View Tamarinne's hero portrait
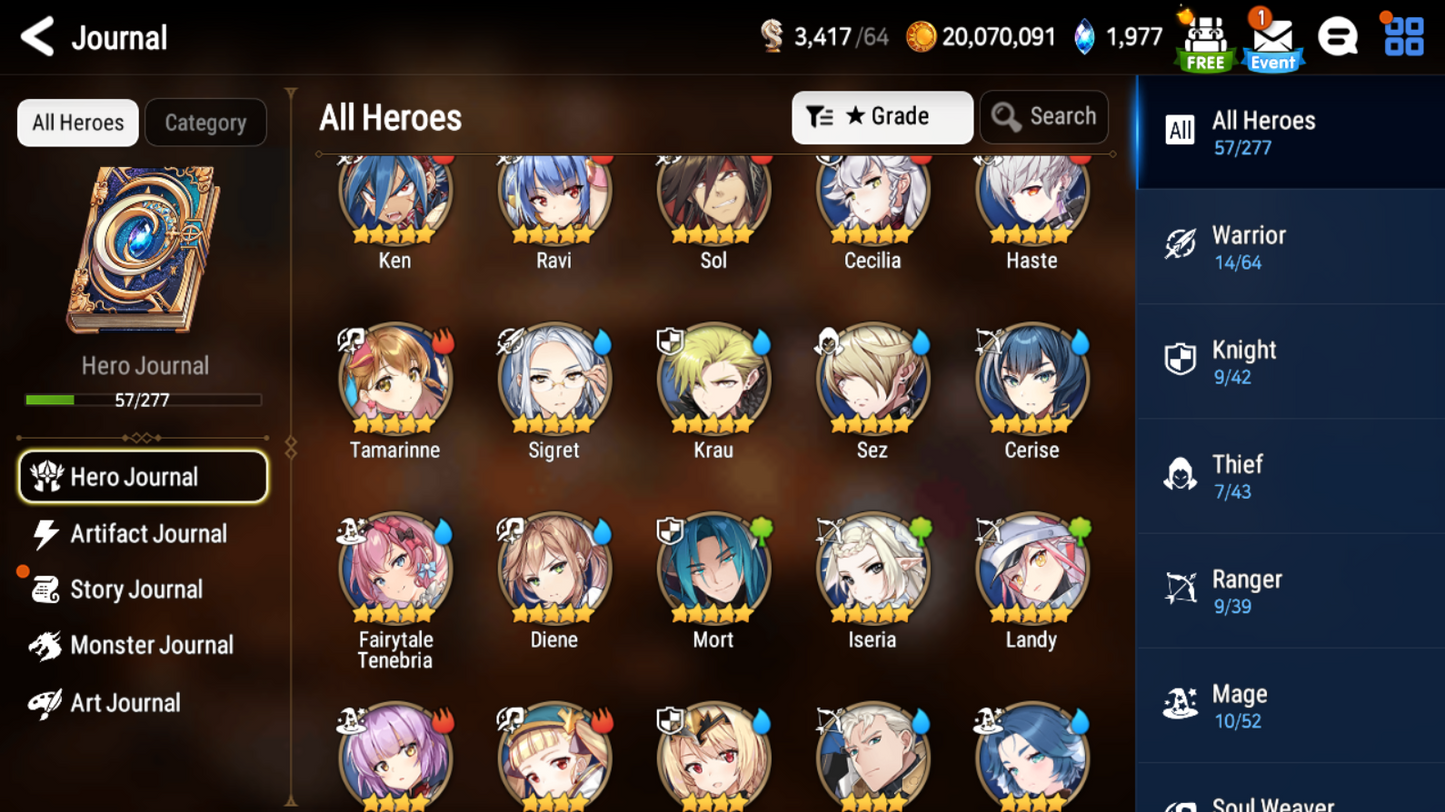Screen dimensions: 1445x812 (x=394, y=380)
